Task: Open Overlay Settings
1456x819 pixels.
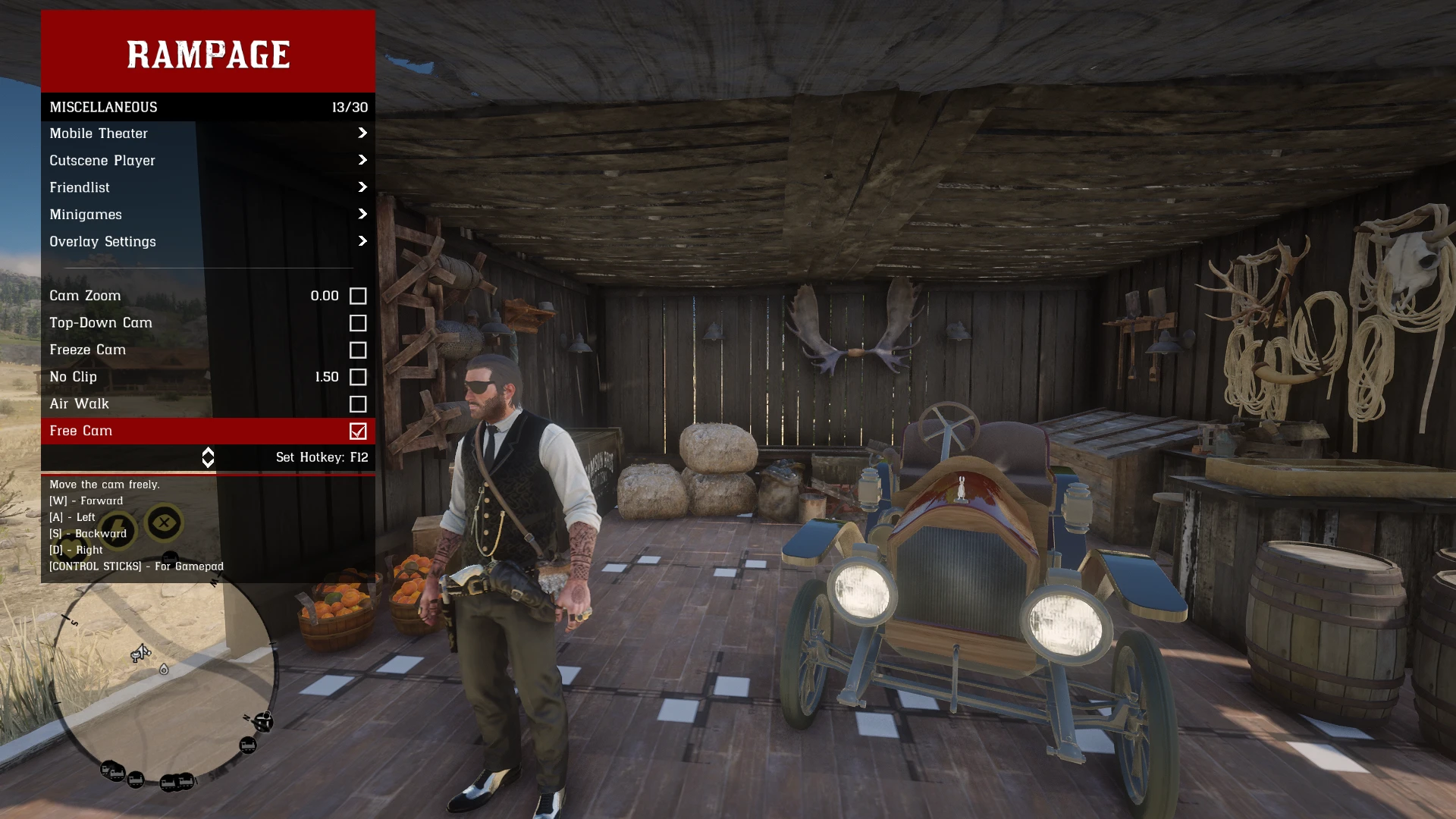Action: coord(208,242)
